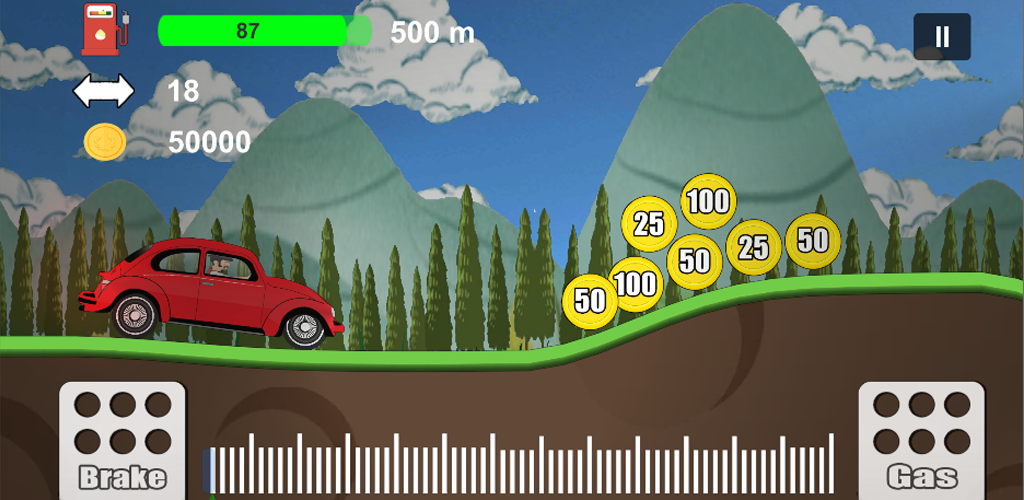The width and height of the screenshot is (1024, 500).
Task: Tap the Brake pedal
Action: (122, 440)
